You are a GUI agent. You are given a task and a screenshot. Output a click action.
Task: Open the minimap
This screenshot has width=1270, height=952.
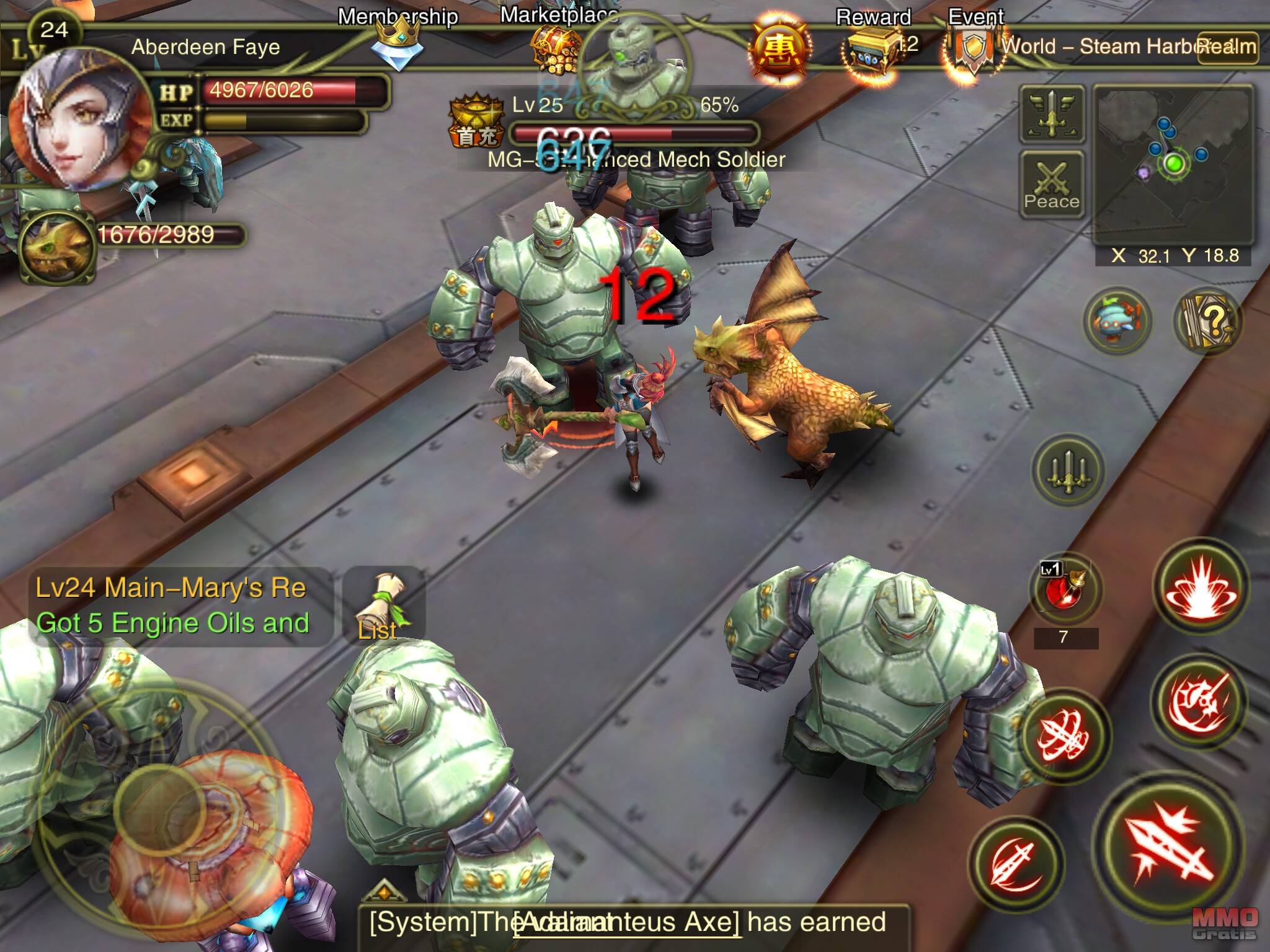(x=1173, y=164)
